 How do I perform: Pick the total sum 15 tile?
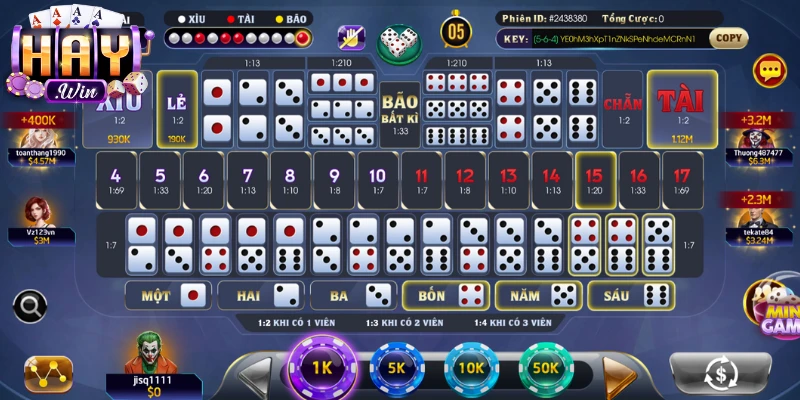594,181
